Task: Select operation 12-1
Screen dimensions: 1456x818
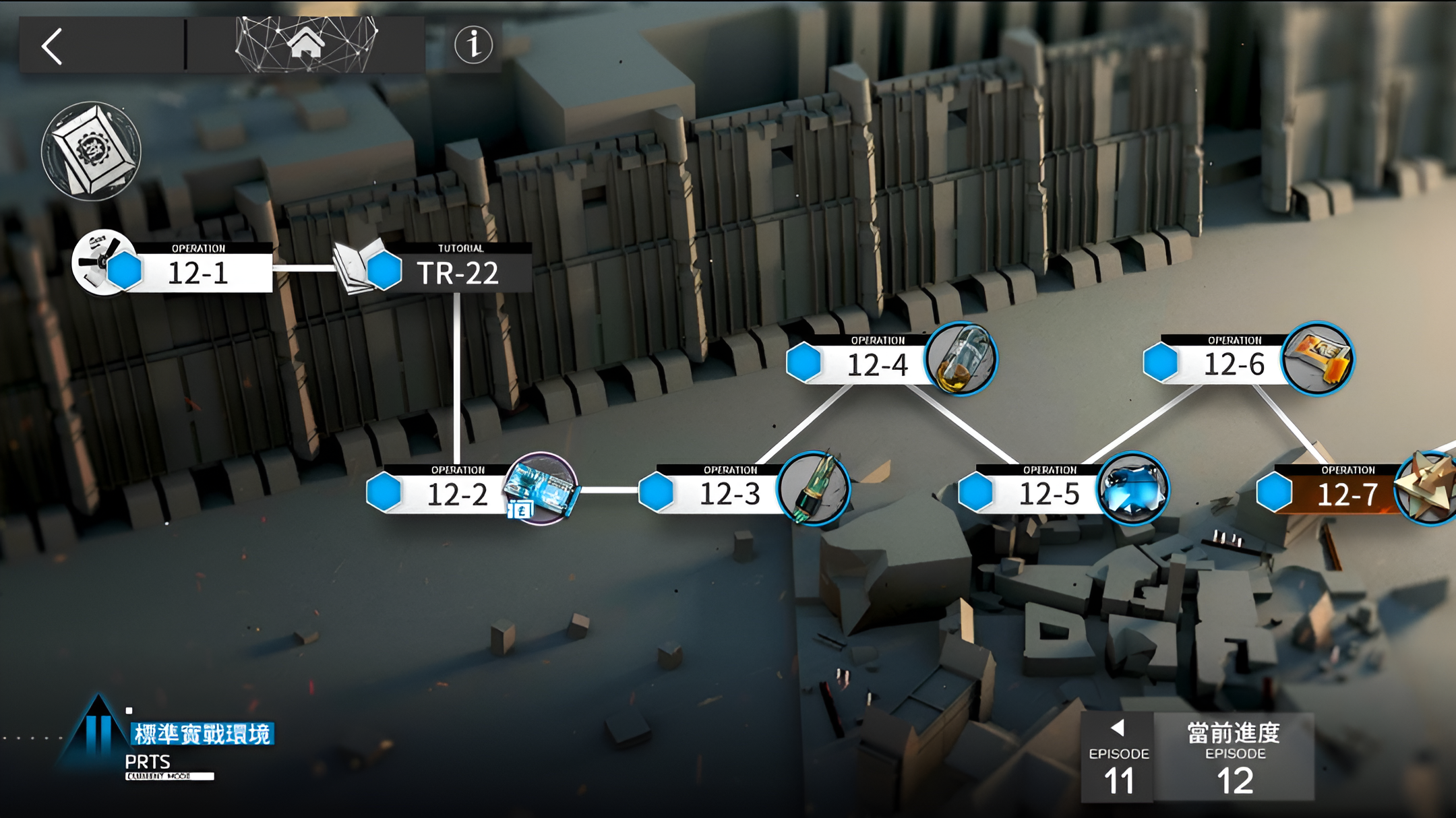Action: click(x=197, y=272)
